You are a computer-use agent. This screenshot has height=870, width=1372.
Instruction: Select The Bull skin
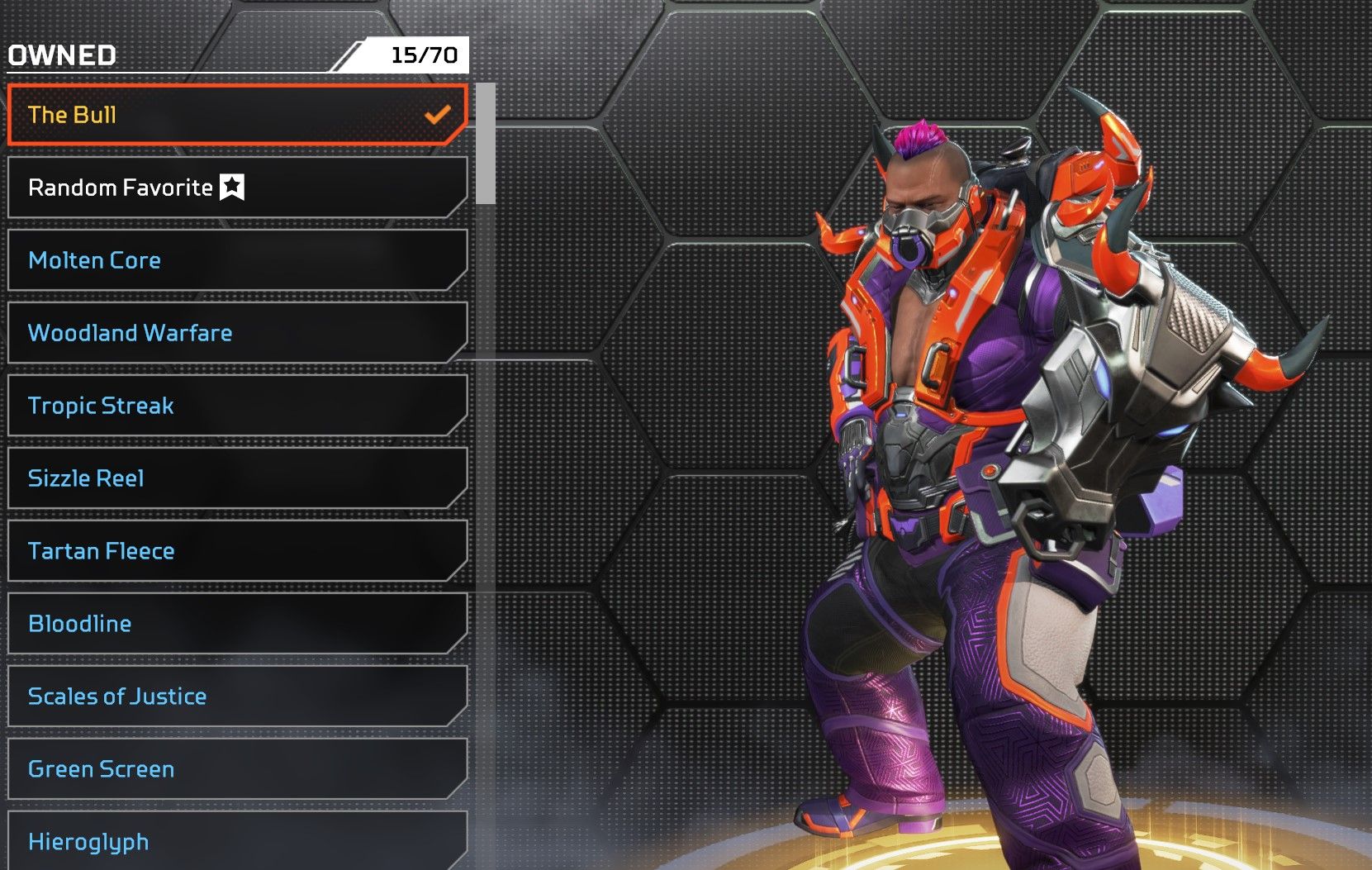[x=237, y=115]
